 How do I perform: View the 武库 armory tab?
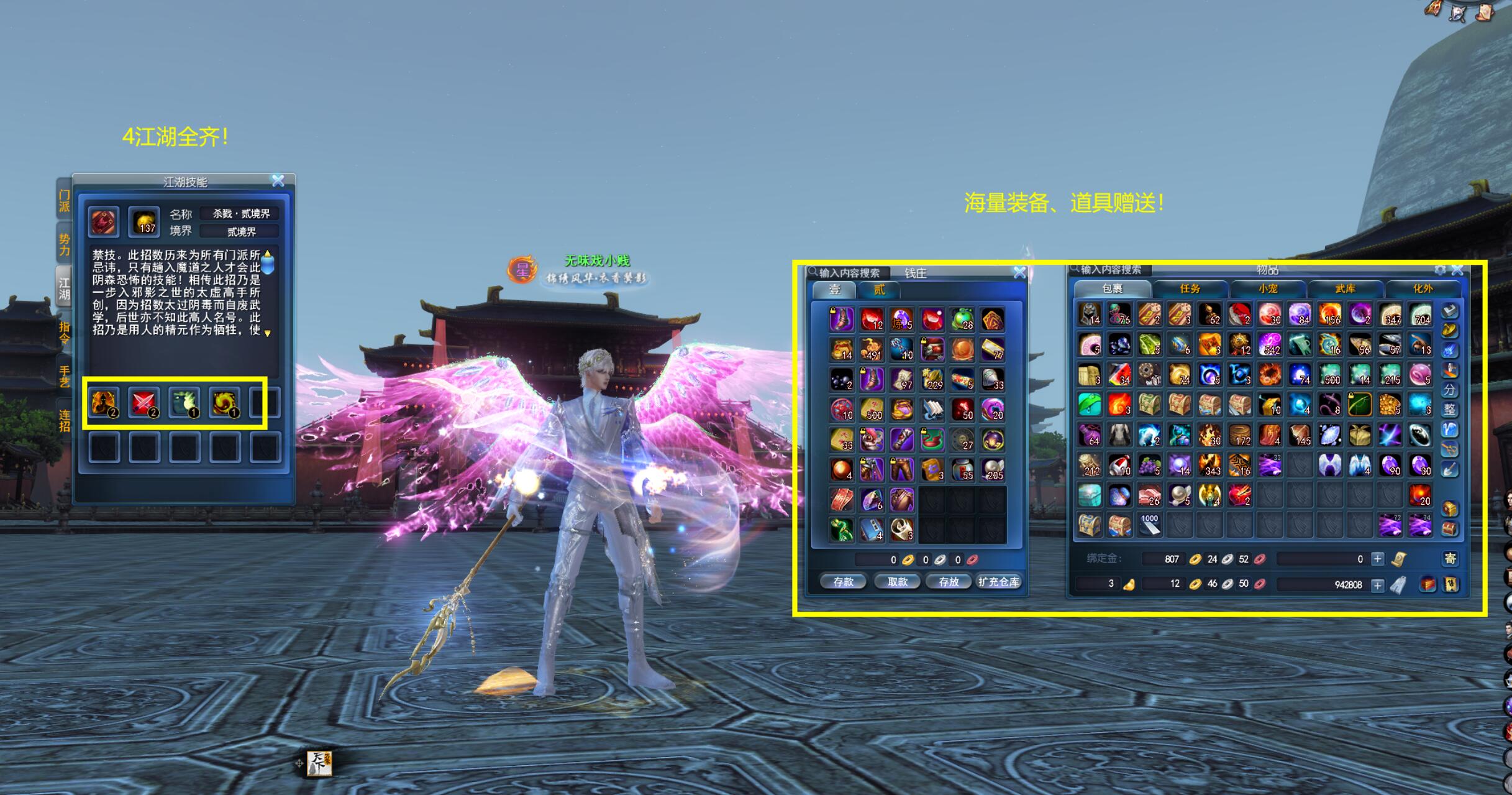(1345, 288)
